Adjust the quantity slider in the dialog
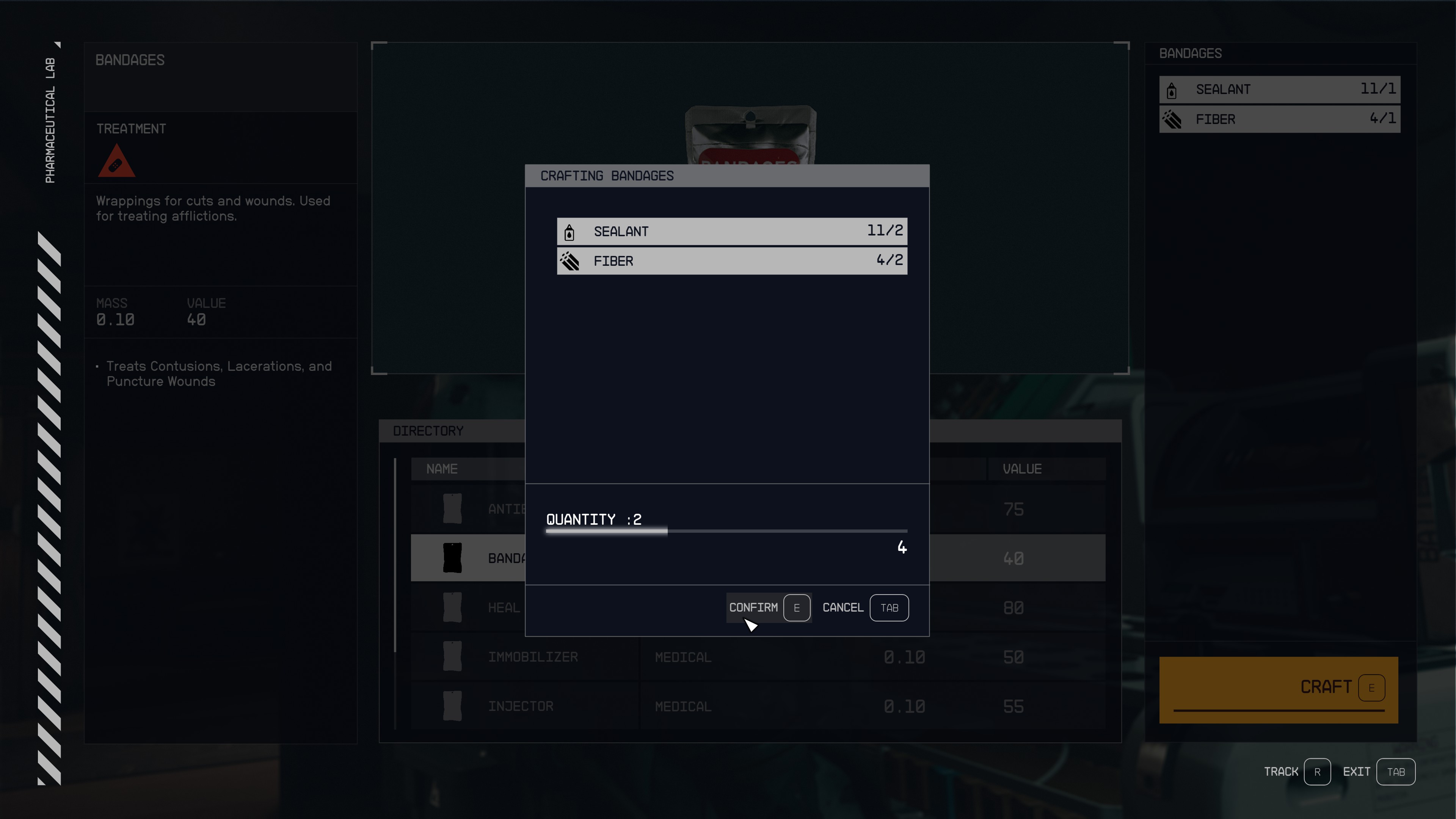1456x819 pixels. click(667, 531)
